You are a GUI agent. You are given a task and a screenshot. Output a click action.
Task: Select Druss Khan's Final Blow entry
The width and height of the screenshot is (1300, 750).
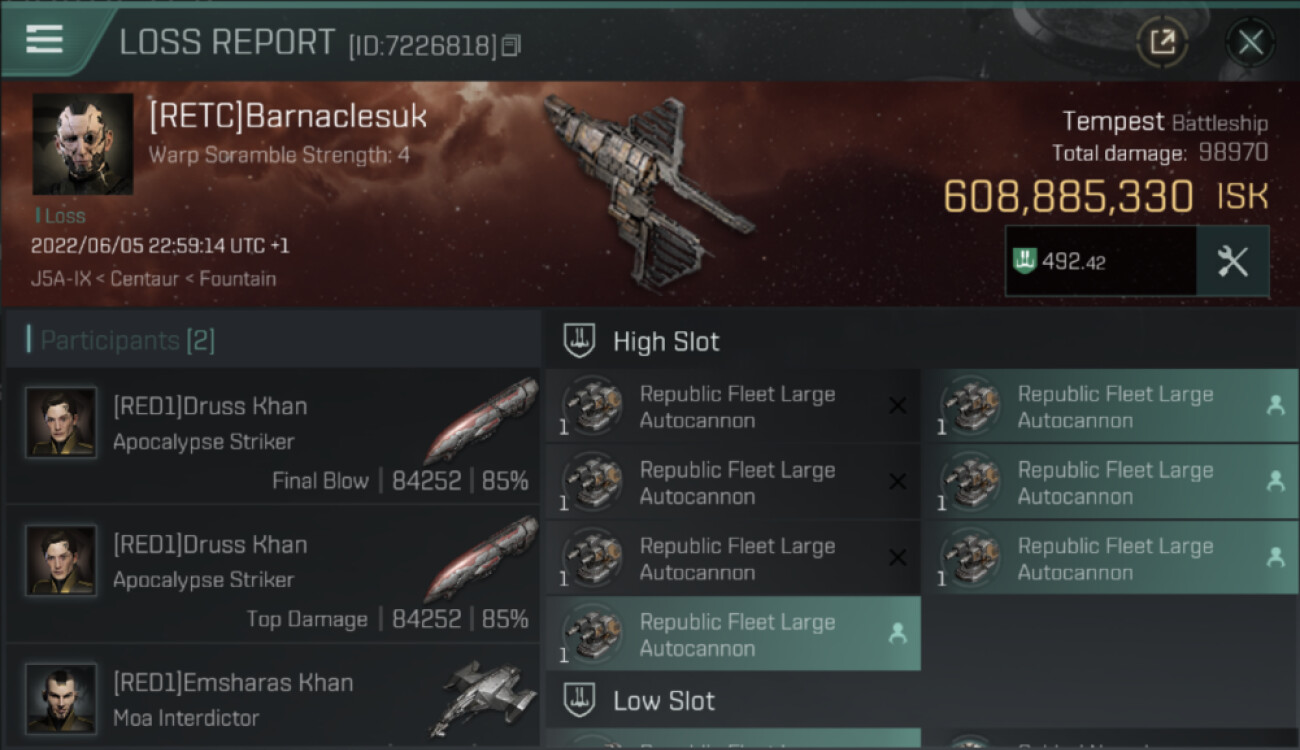click(272, 437)
